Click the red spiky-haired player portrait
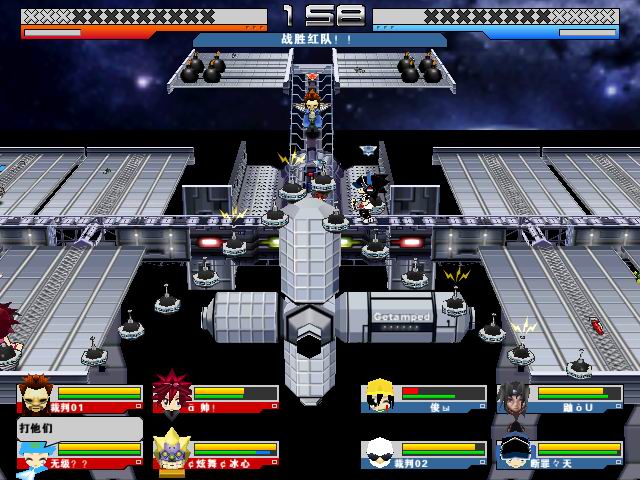 coord(172,392)
